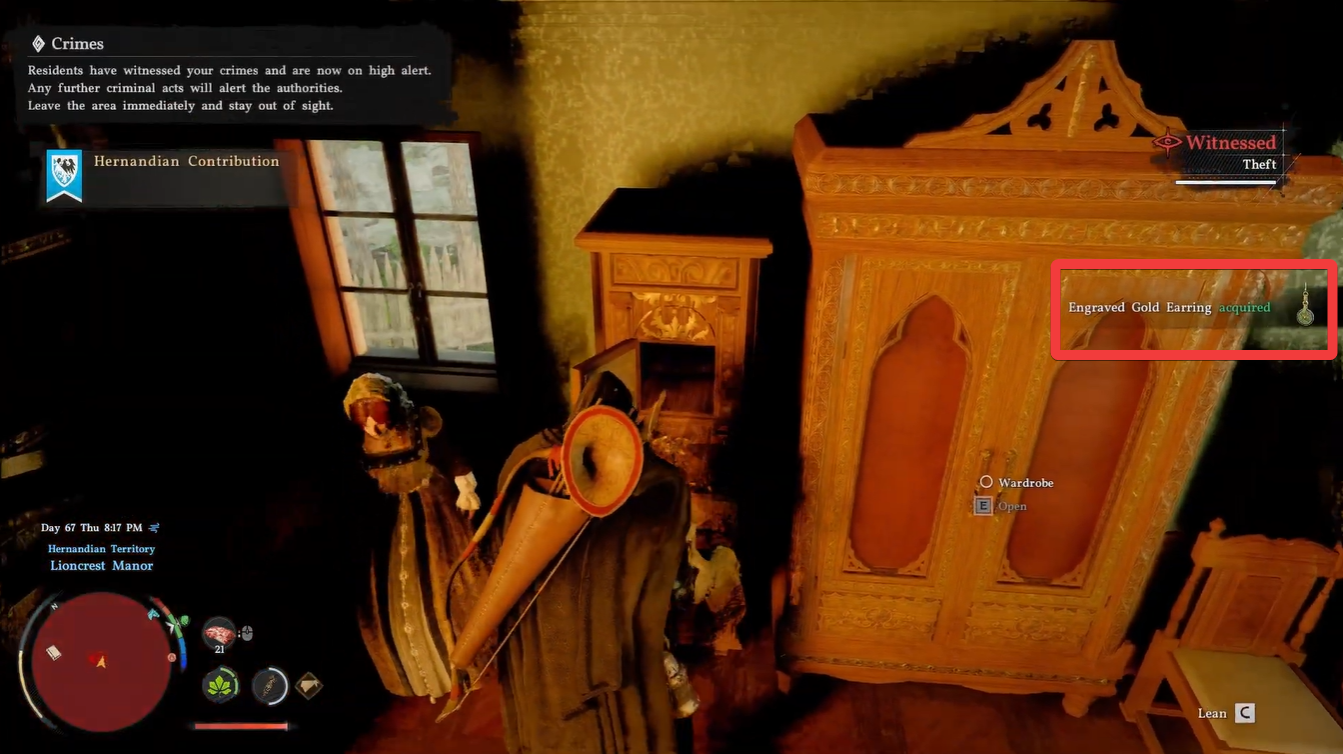Click the book marker on the minimap
This screenshot has width=1343, height=754.
[x=54, y=652]
